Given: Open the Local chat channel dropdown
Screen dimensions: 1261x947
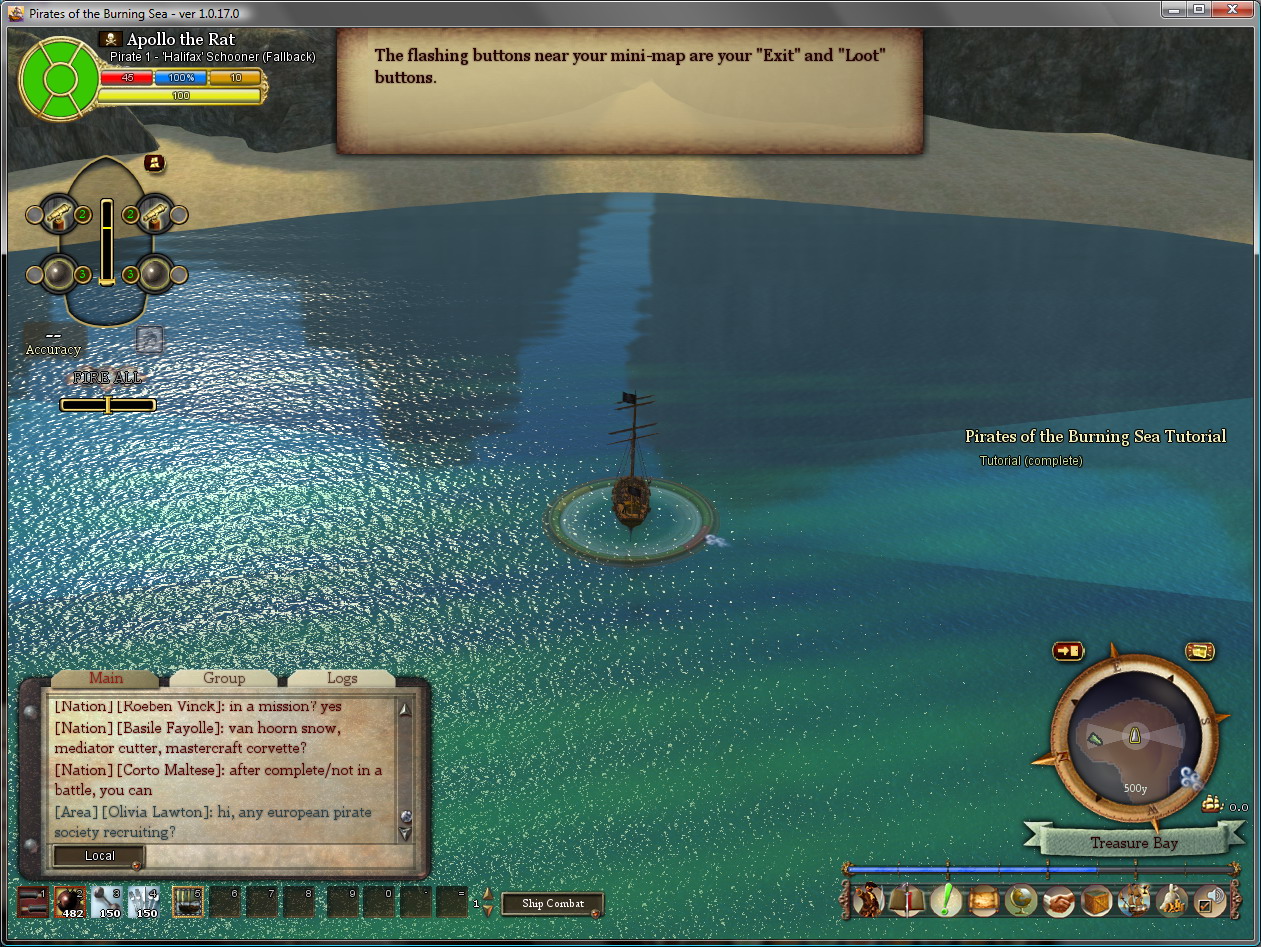Looking at the screenshot, I should click(99, 856).
